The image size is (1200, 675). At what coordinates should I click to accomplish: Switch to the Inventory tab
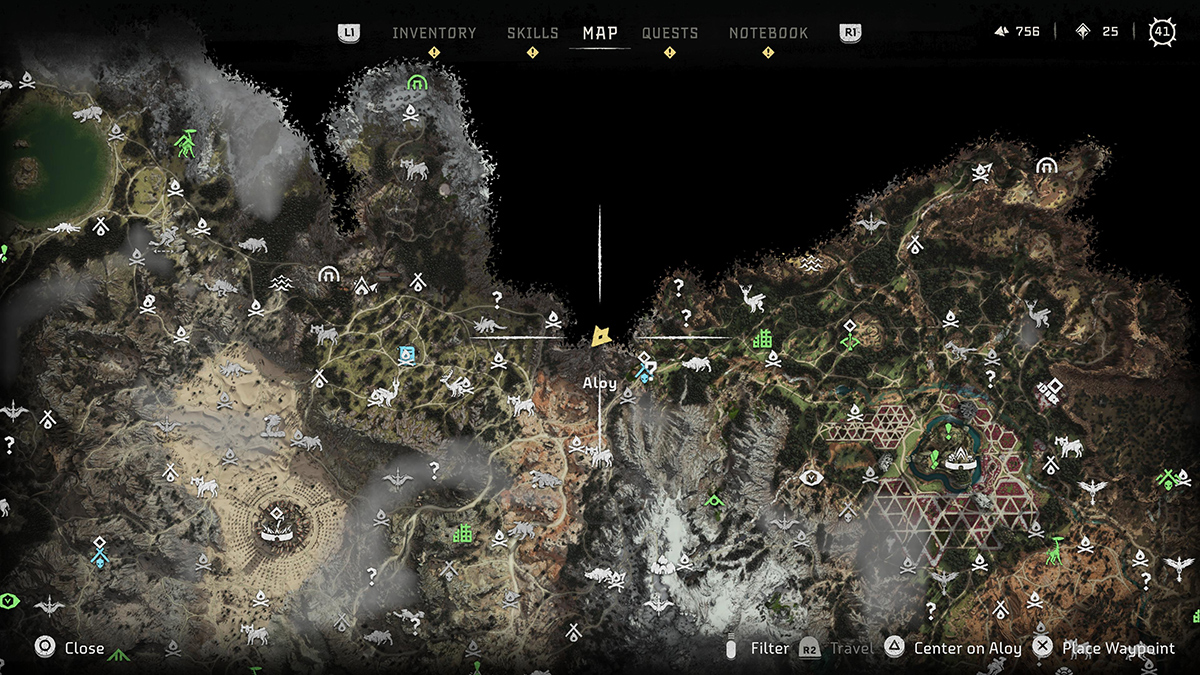coord(434,33)
